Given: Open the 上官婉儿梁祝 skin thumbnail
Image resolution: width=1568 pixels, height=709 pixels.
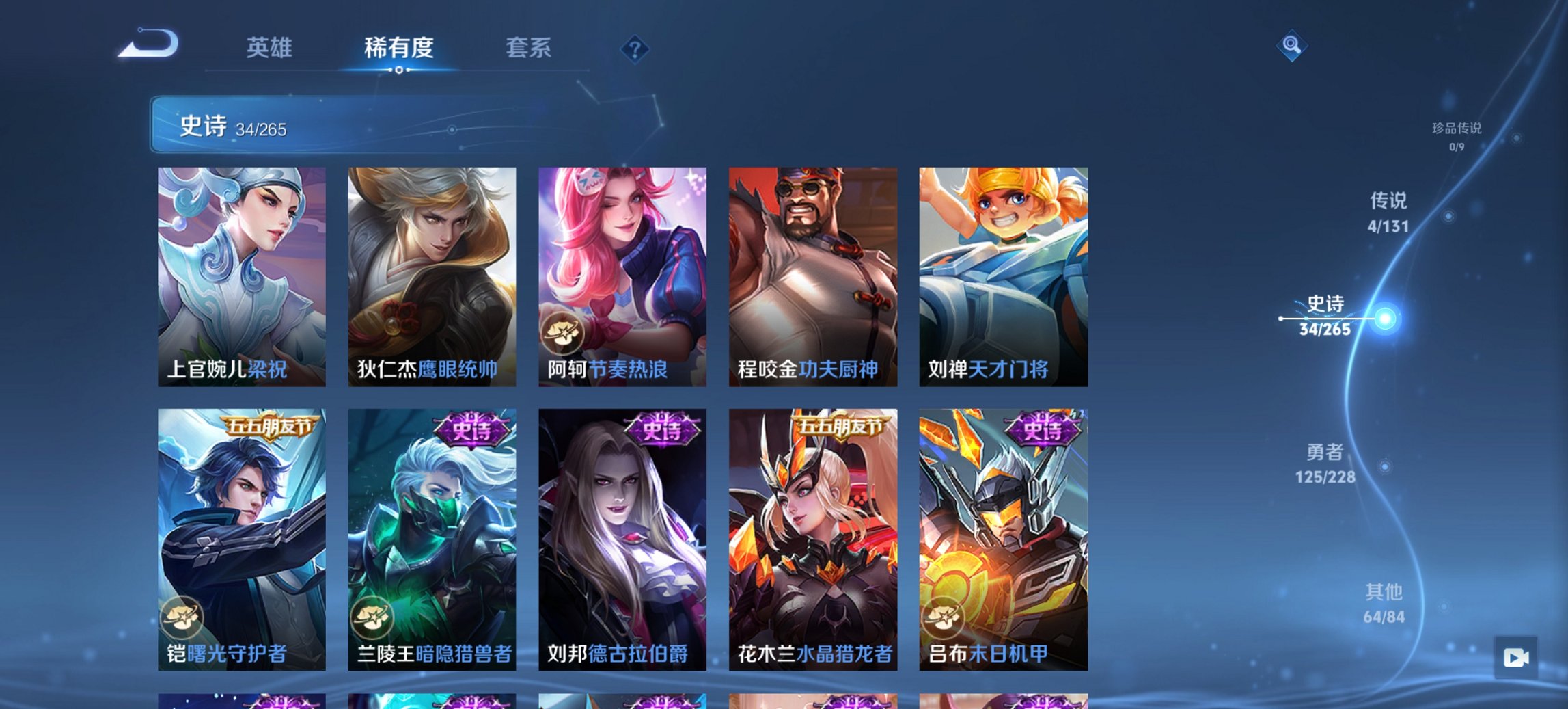Looking at the screenshot, I should coord(243,273).
